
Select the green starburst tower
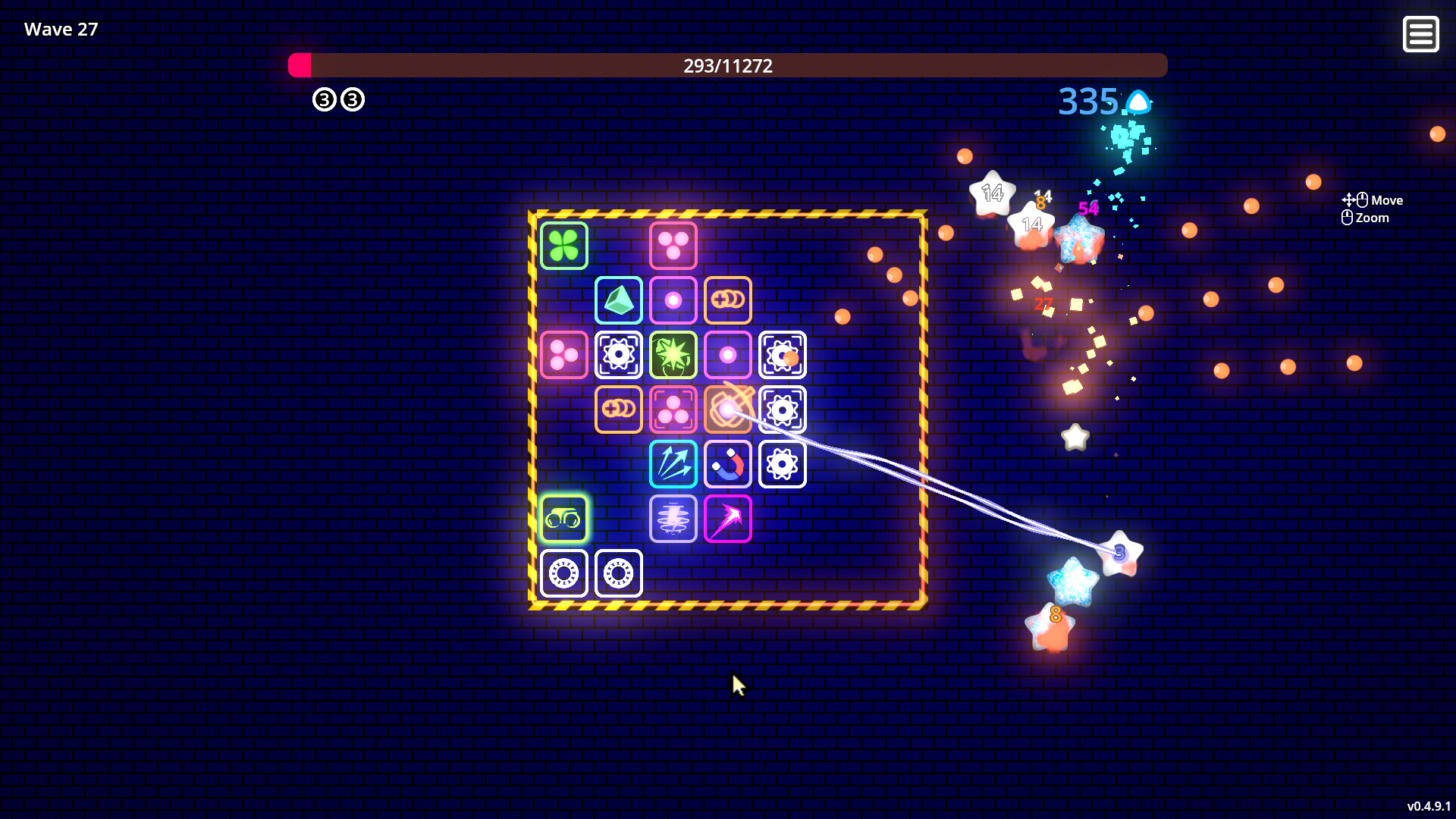(x=673, y=354)
